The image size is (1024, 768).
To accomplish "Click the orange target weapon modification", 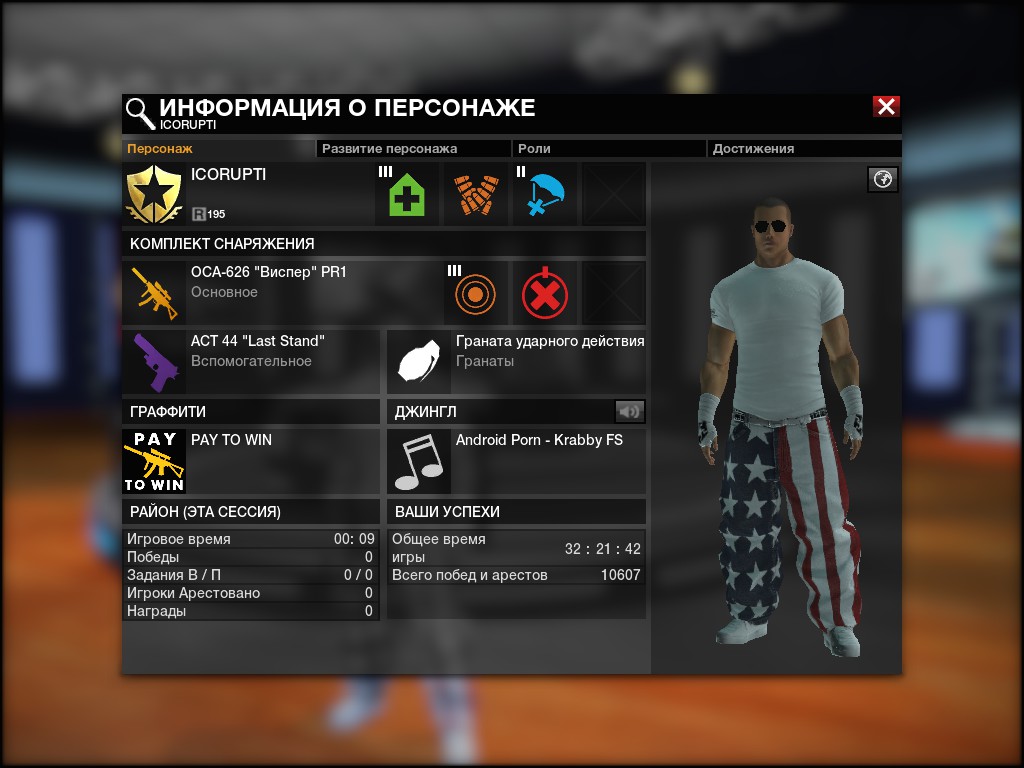I will pyautogui.click(x=475, y=293).
